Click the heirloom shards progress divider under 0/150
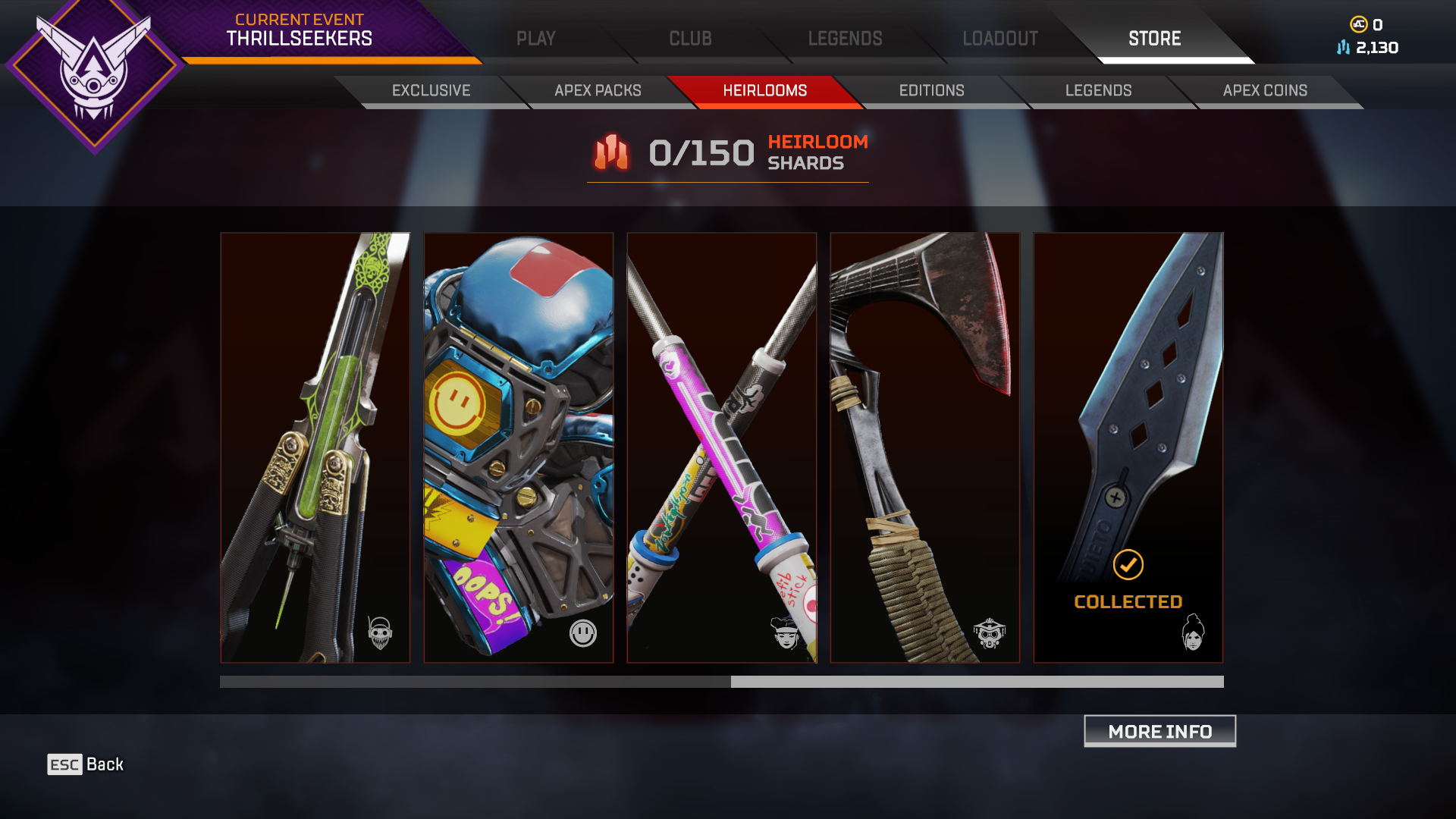 728,182
